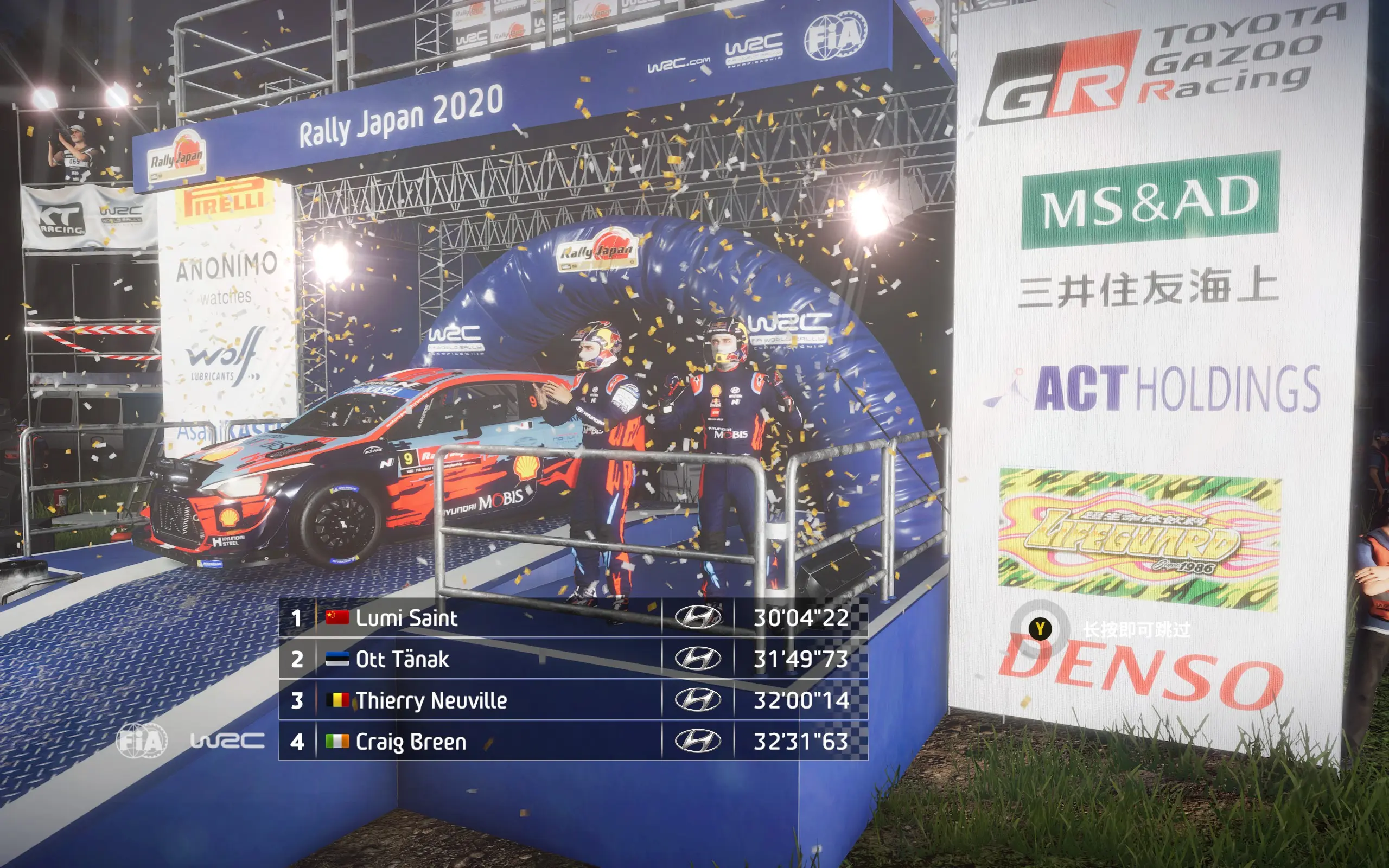Select Lumi Saint's first-place result row
1389x868 pixels.
573,618
